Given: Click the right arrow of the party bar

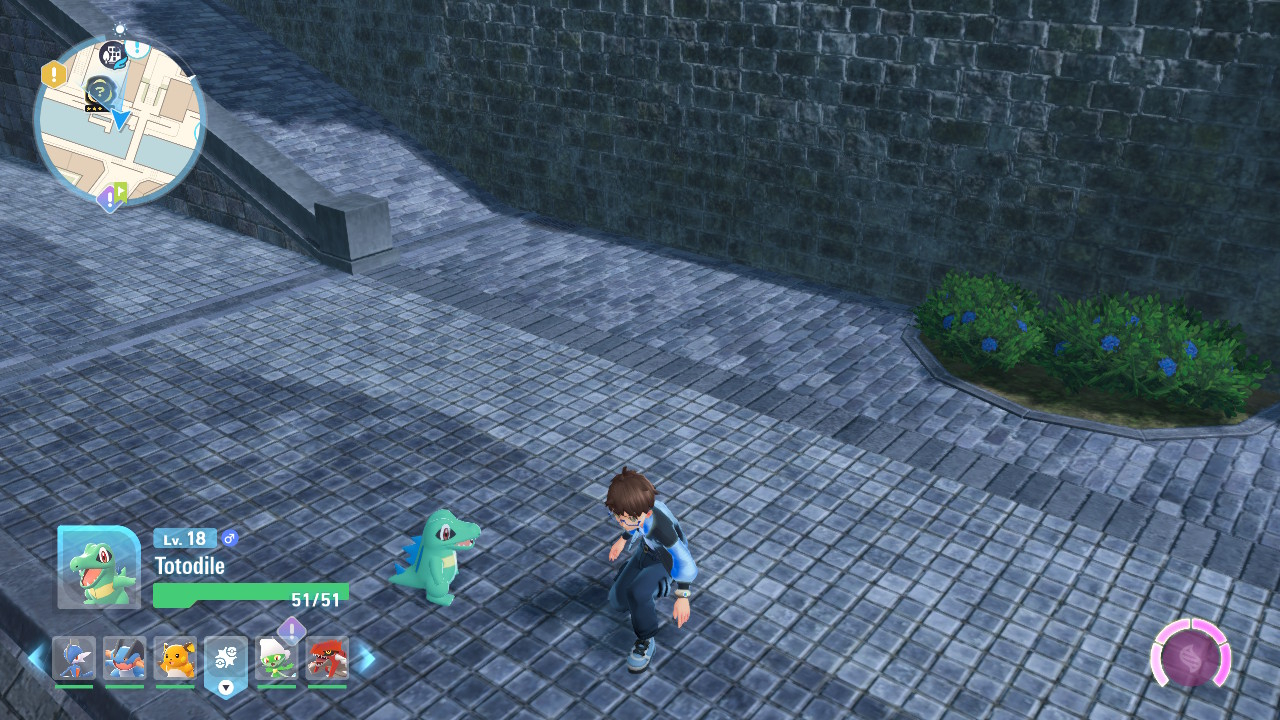Looking at the screenshot, I should point(366,658).
